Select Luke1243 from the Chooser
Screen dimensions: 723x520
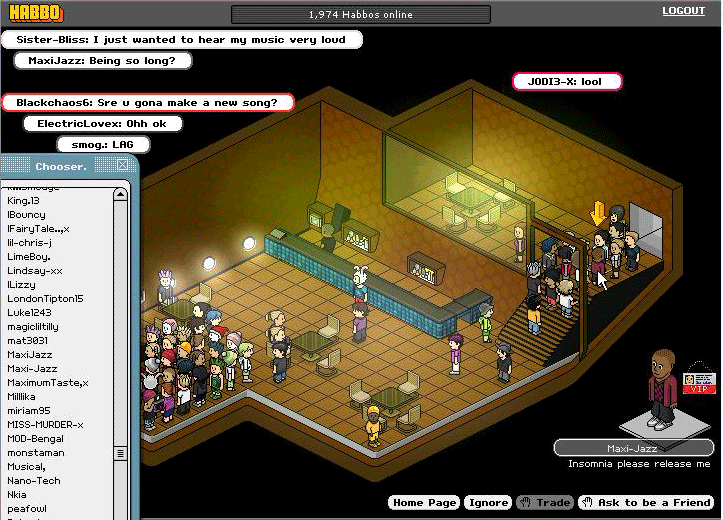(30, 313)
